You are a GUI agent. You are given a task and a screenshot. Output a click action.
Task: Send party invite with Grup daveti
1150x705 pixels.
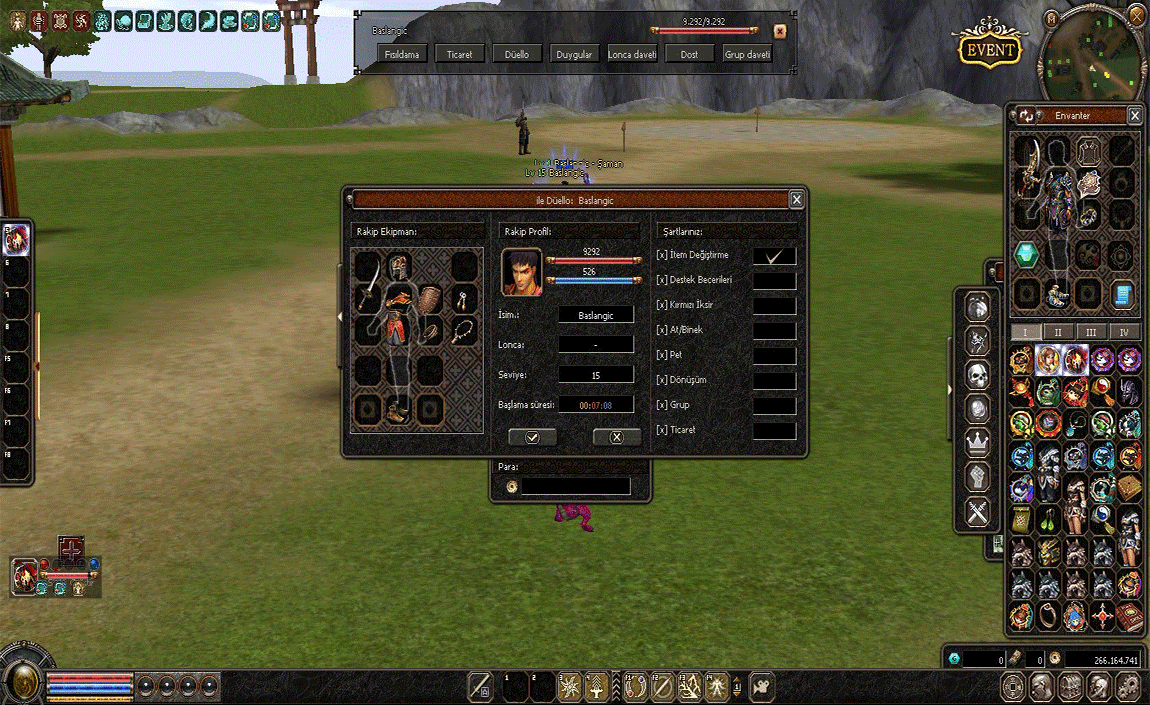pos(748,54)
